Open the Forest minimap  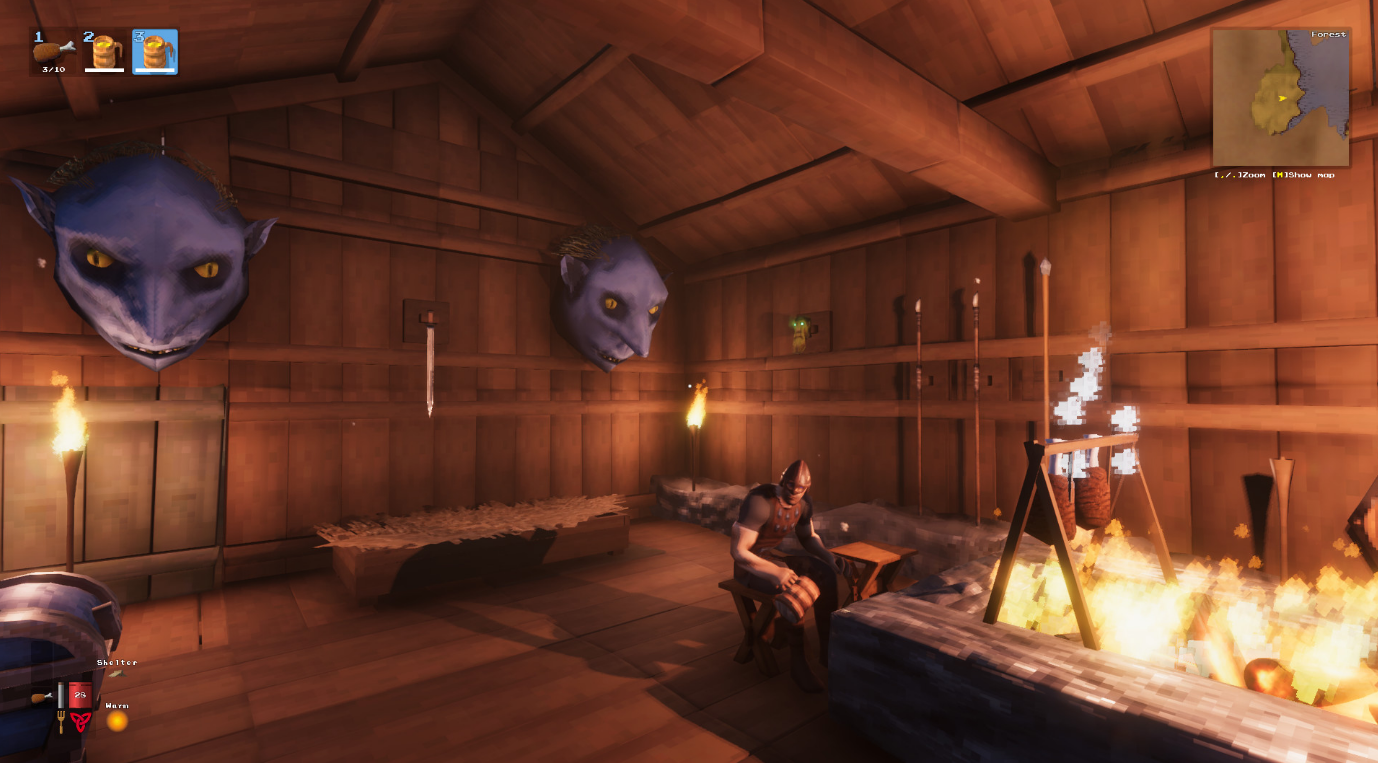coord(1280,97)
